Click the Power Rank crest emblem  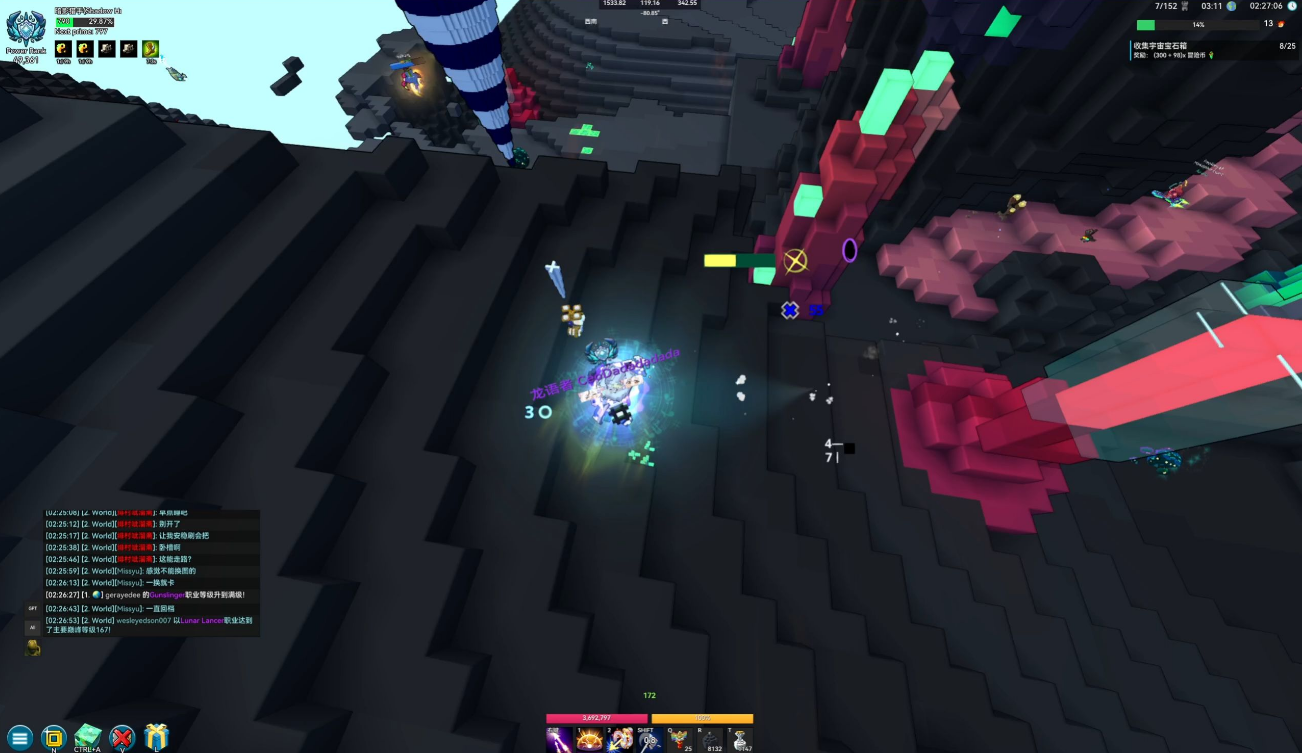(x=26, y=30)
